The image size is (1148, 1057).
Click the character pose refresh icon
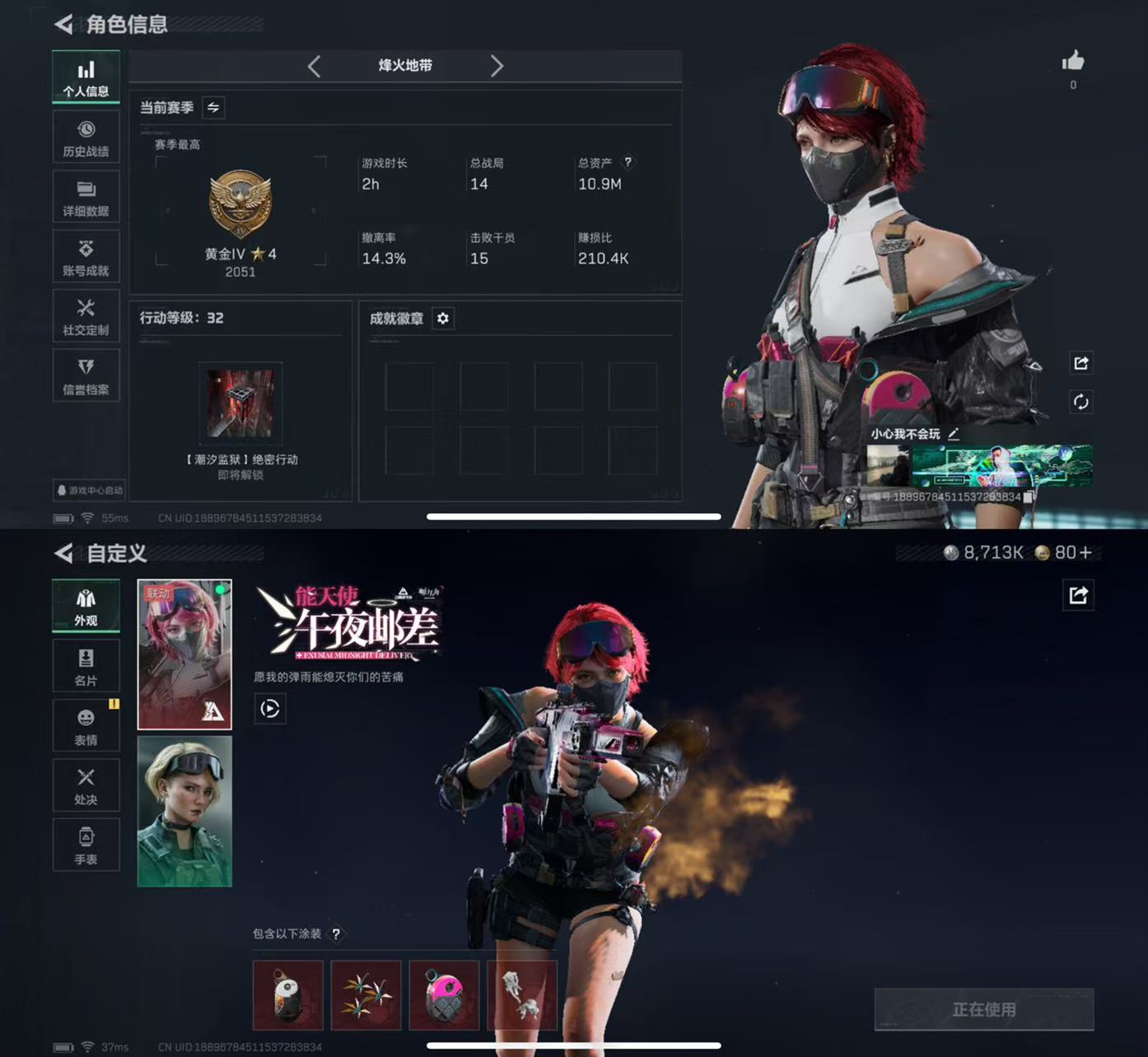click(1082, 403)
